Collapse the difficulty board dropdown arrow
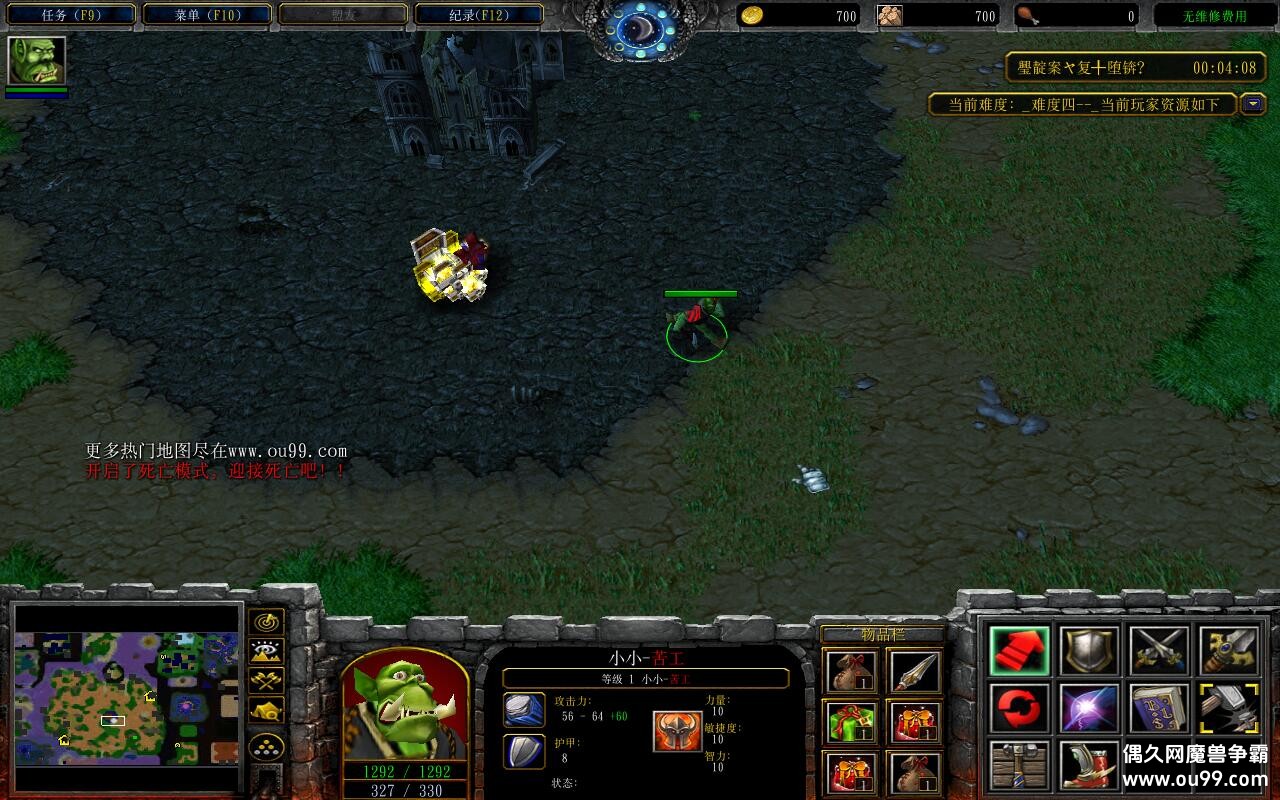This screenshot has width=1280, height=800. [1253, 104]
